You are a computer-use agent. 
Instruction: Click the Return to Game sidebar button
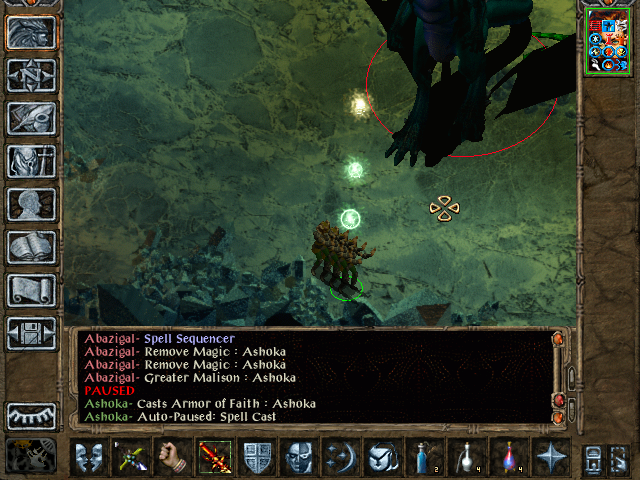click(x=31, y=32)
